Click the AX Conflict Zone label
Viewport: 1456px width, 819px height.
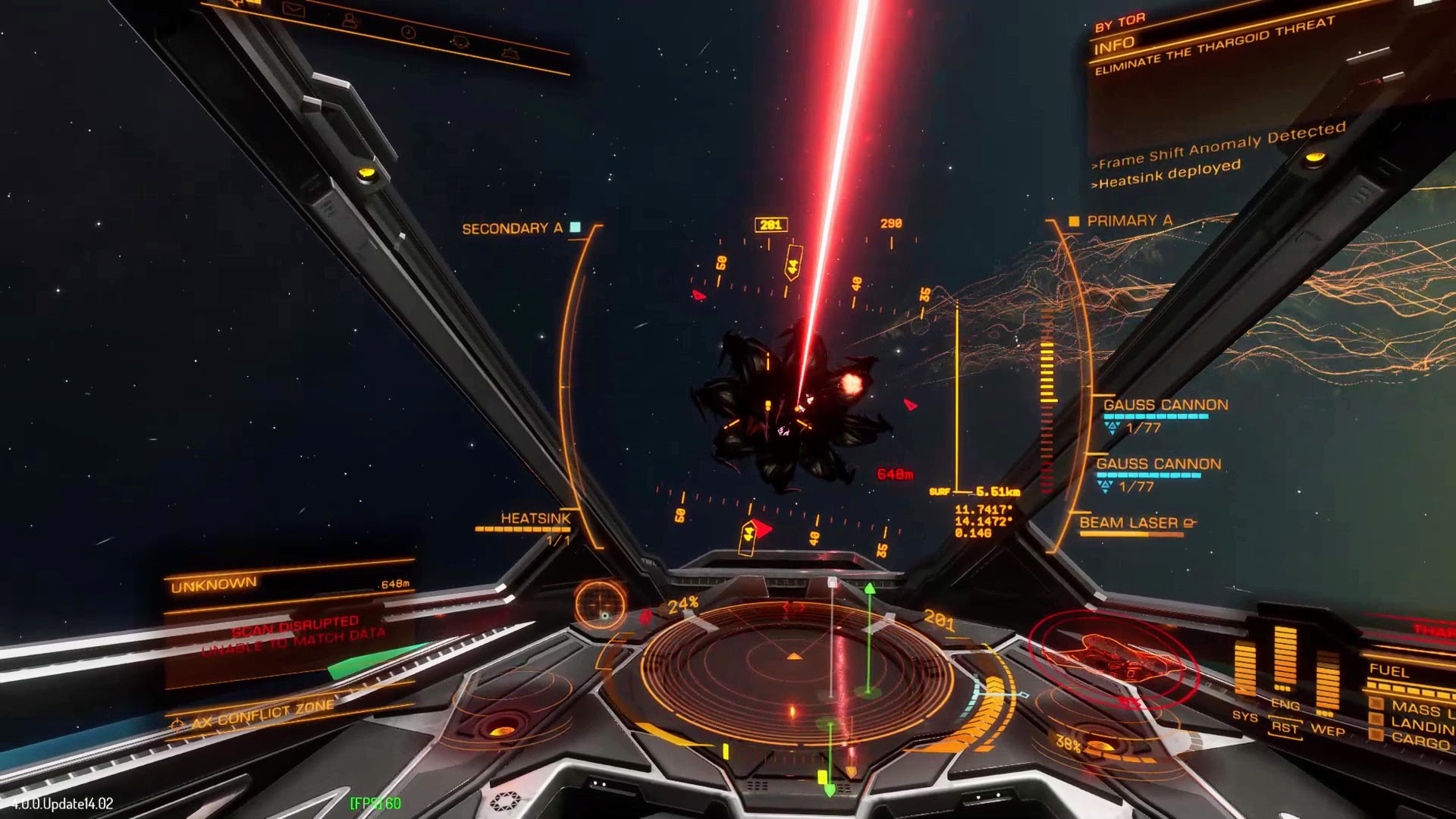point(262,714)
